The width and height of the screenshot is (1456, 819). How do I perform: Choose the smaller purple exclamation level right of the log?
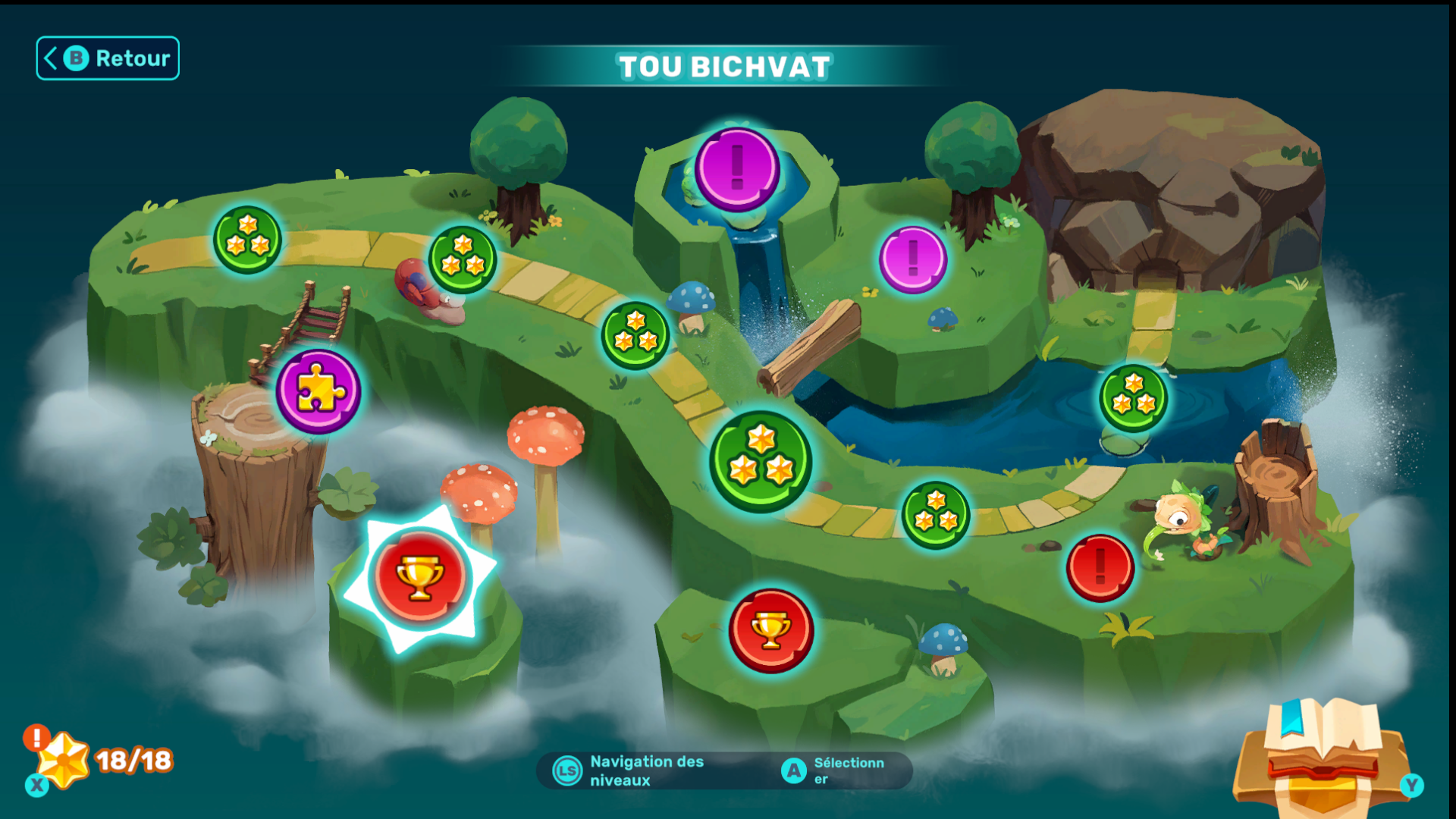[912, 259]
